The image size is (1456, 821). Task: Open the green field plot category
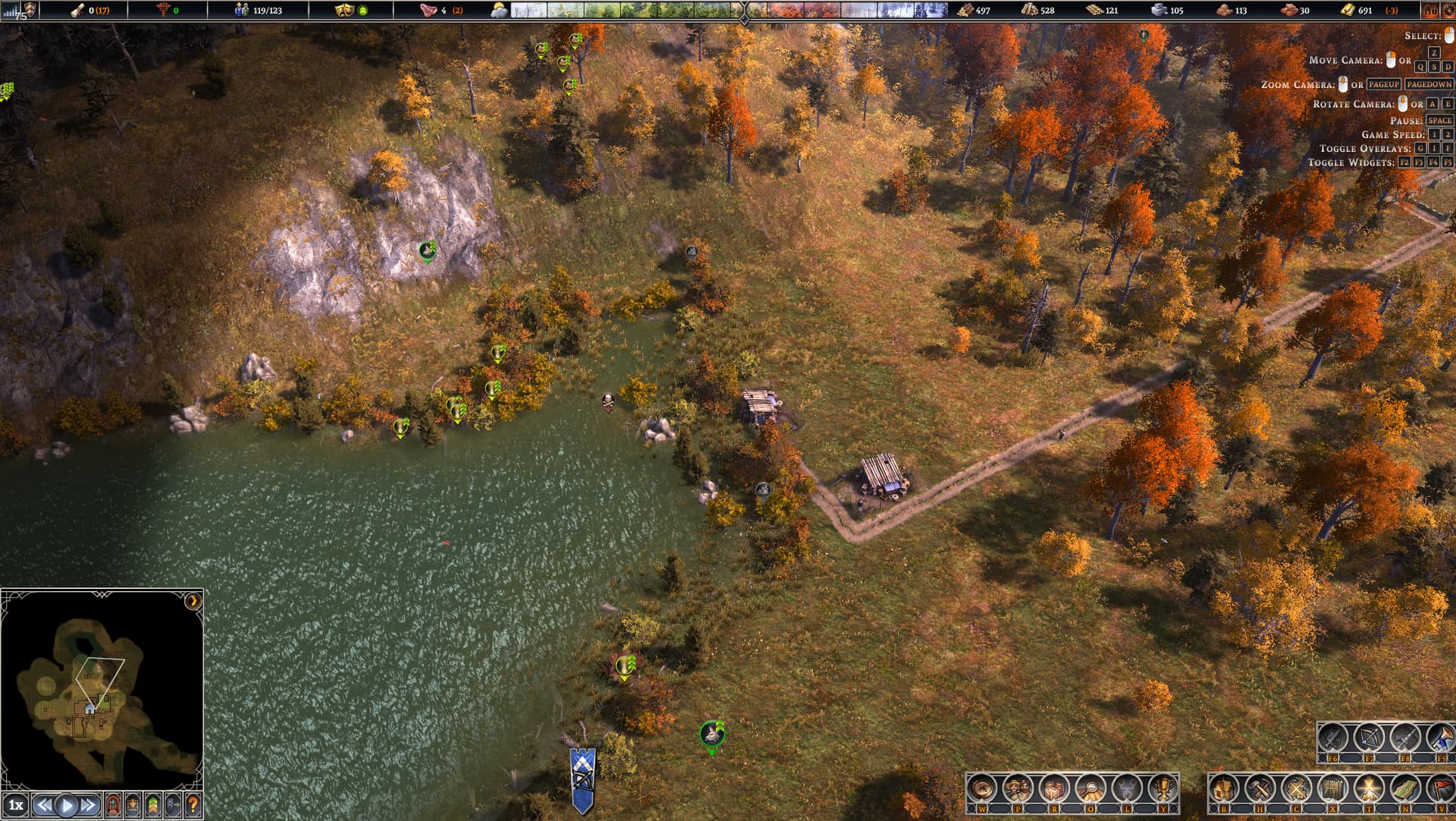(x=1405, y=790)
